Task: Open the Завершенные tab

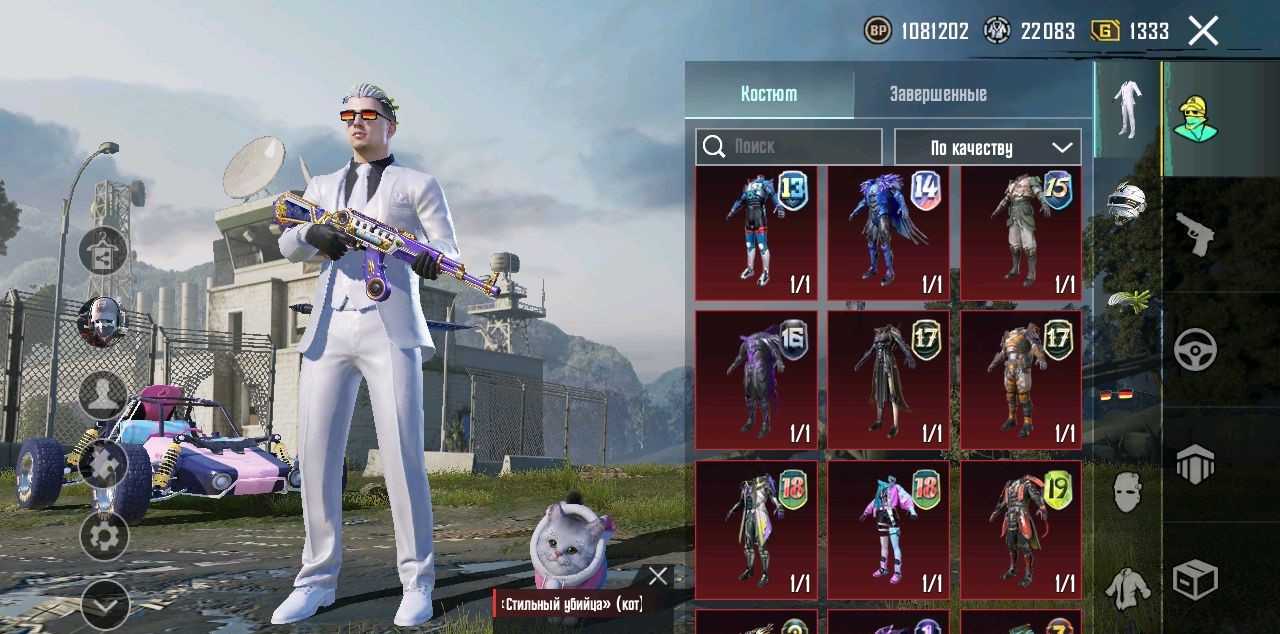Action: coord(938,94)
